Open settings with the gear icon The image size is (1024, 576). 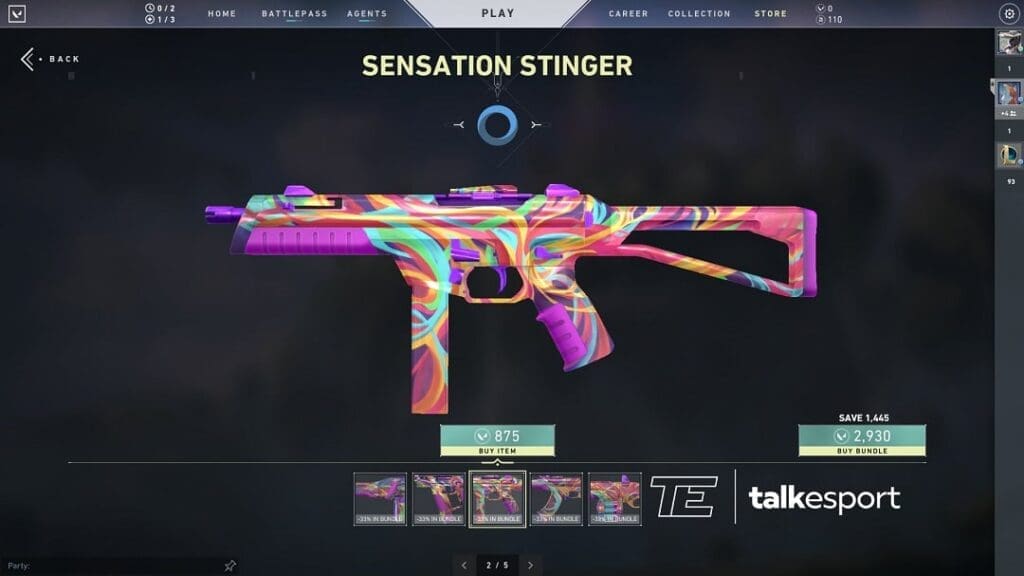pos(1008,14)
